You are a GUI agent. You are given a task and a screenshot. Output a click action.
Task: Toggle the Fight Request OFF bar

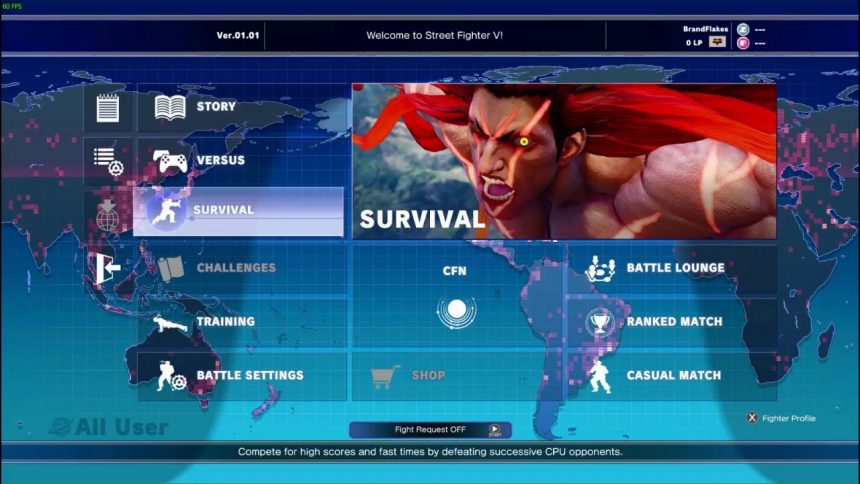pyautogui.click(x=430, y=430)
